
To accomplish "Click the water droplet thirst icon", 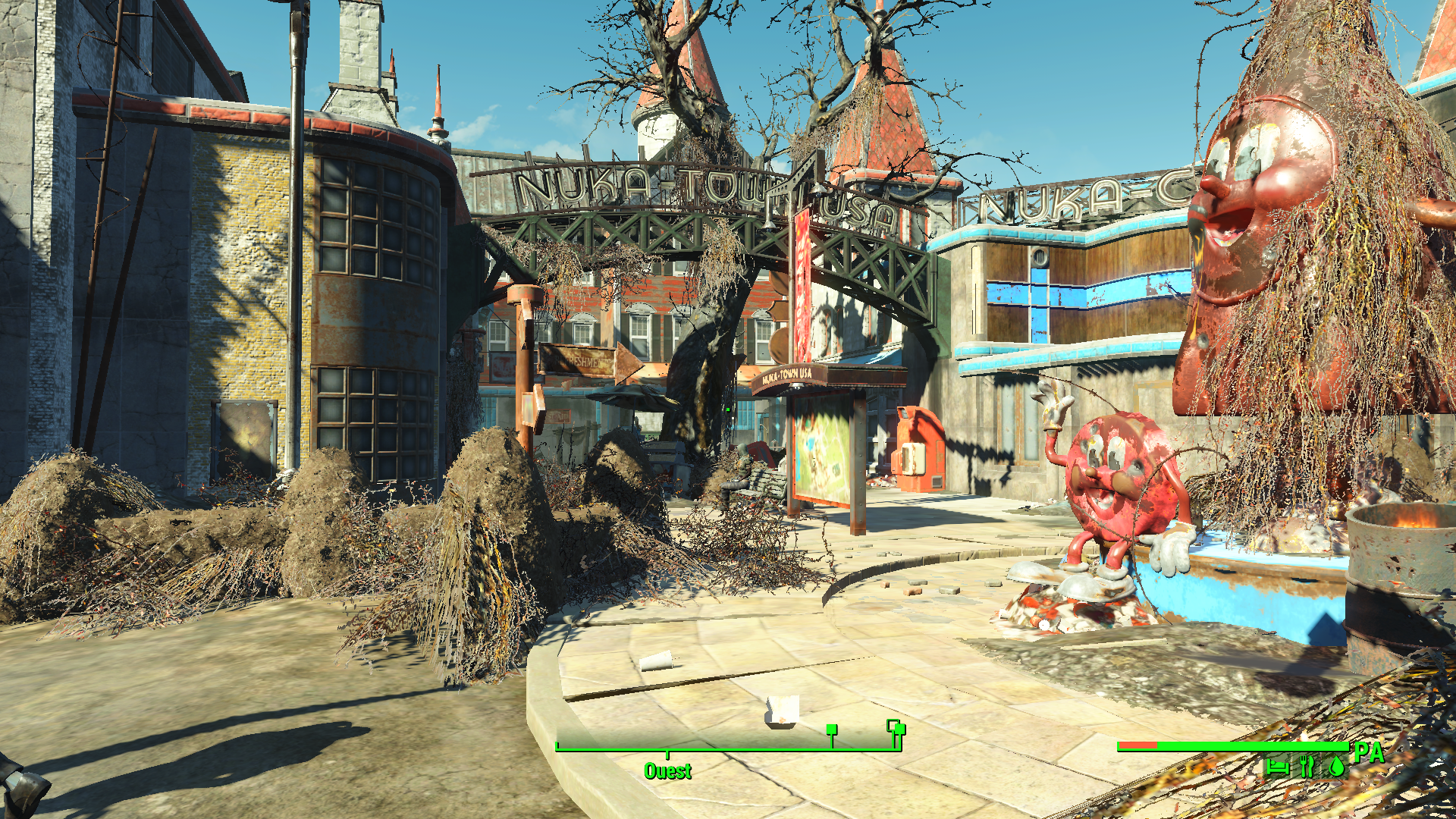I will 1336,767.
